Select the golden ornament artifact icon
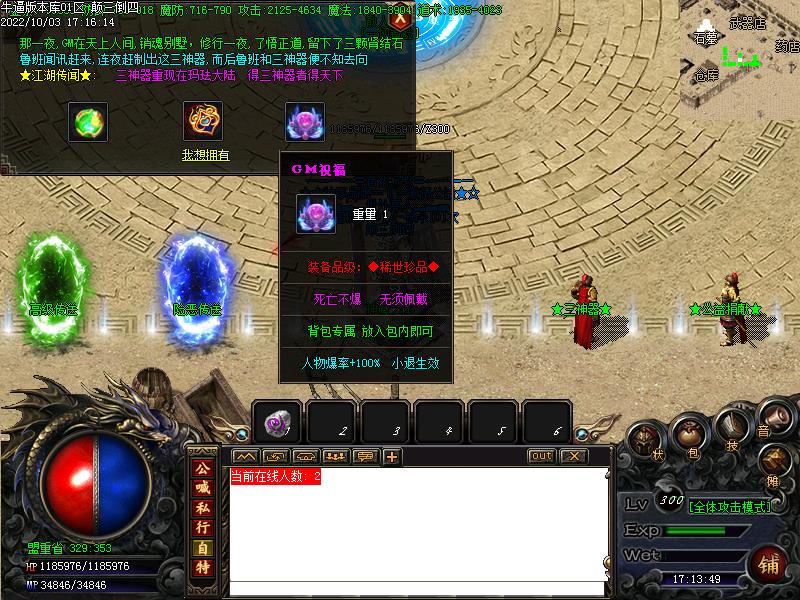800x600 pixels. pyautogui.click(x=202, y=122)
